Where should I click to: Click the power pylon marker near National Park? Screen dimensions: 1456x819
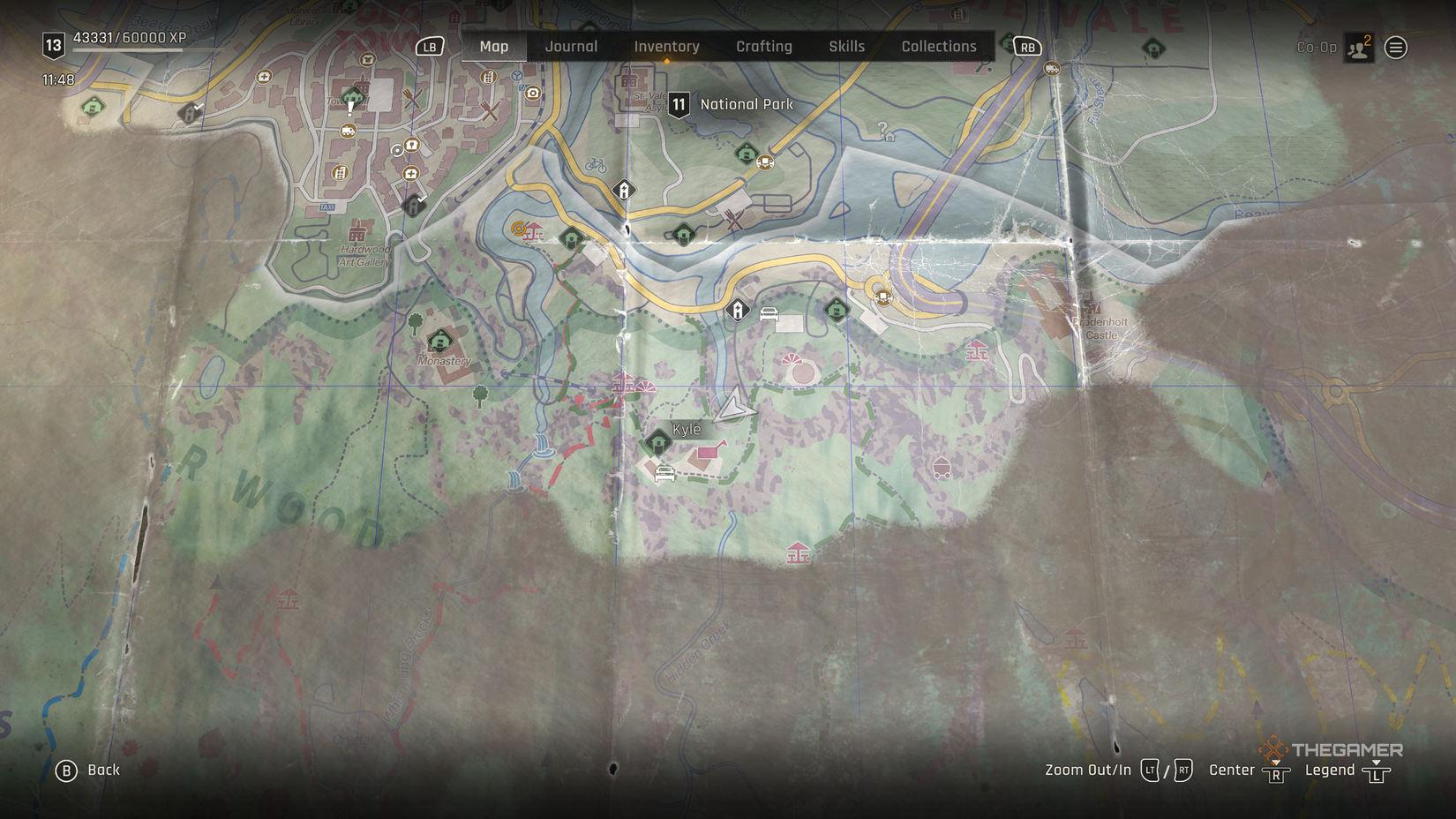(624, 188)
